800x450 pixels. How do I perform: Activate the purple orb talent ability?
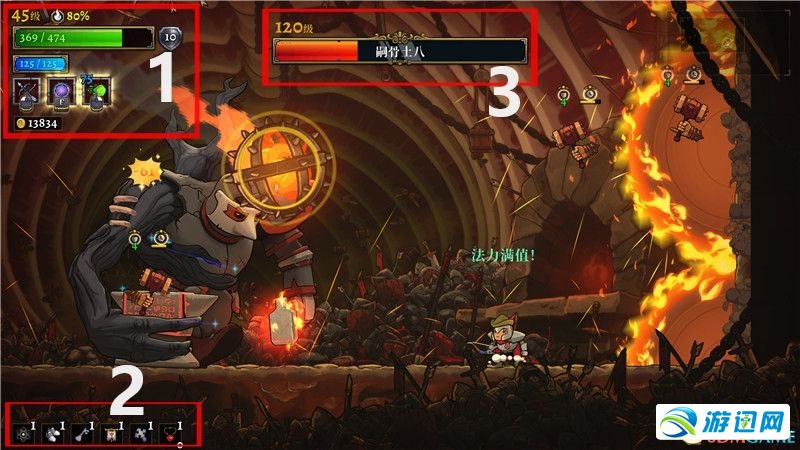coord(62,92)
